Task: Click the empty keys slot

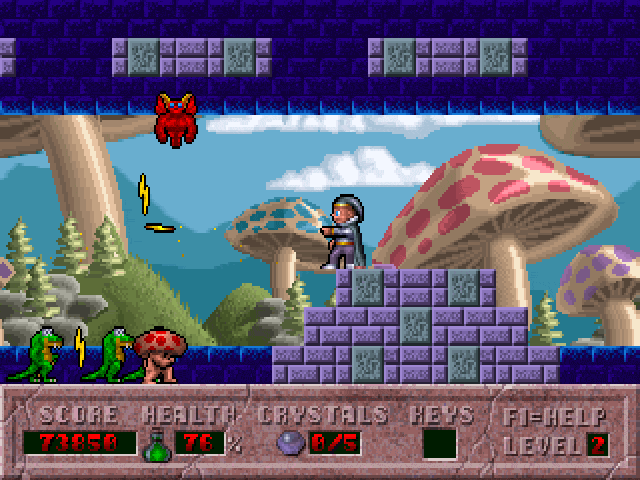Action: (439, 443)
